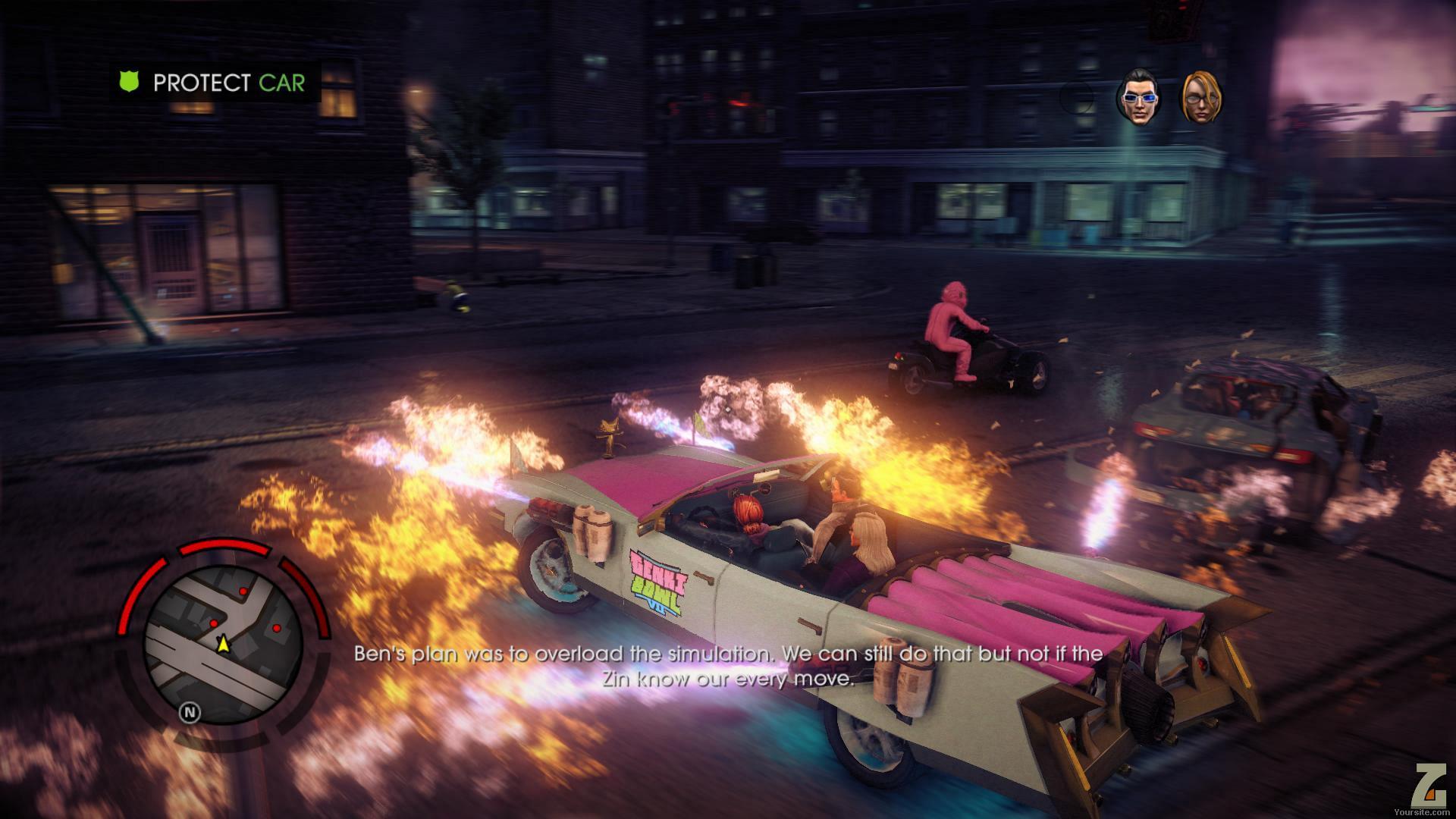
Task: Select the blonde homie with glasses portrait
Action: (x=1202, y=97)
